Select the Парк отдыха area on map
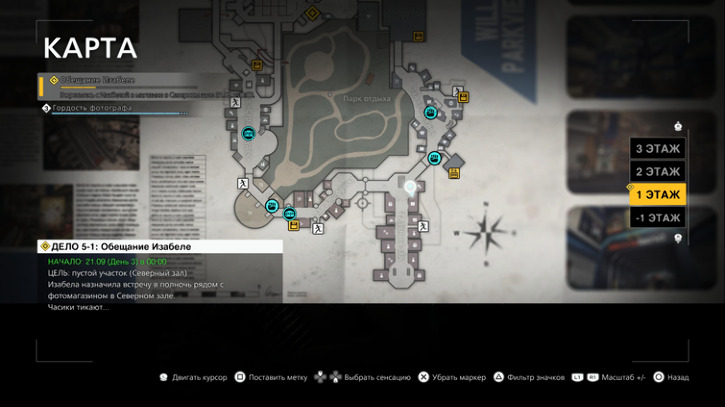This screenshot has height=407, width=725. tap(367, 98)
